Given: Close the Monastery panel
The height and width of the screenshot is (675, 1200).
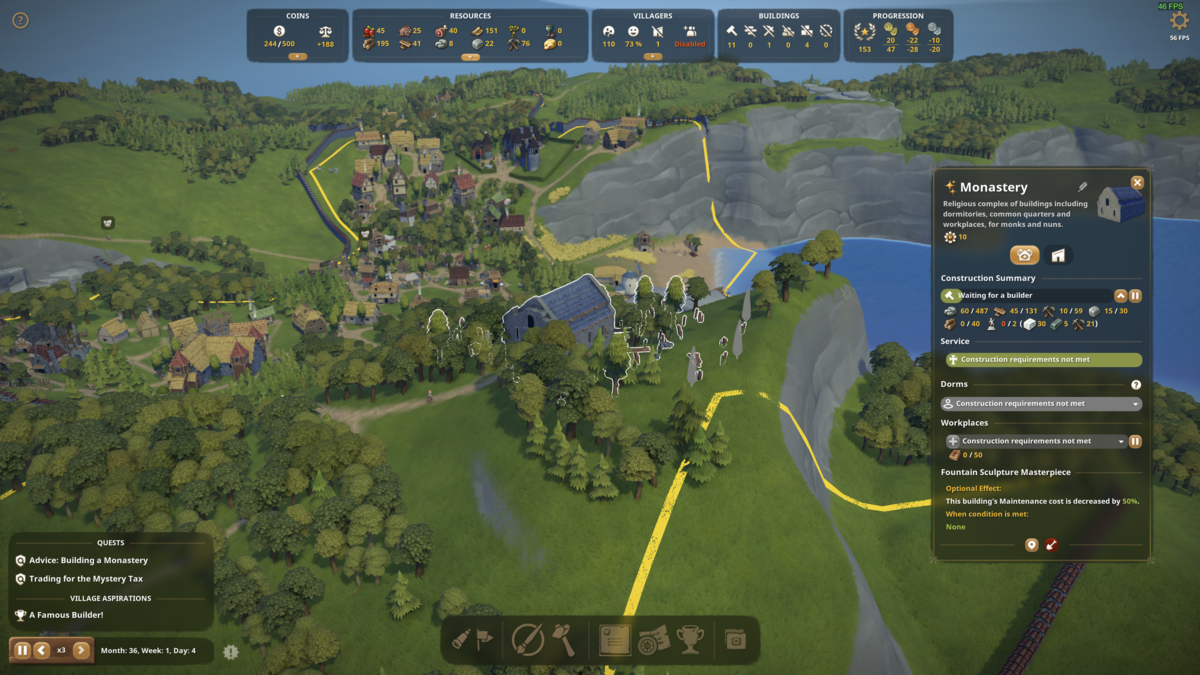Looking at the screenshot, I should (1137, 183).
